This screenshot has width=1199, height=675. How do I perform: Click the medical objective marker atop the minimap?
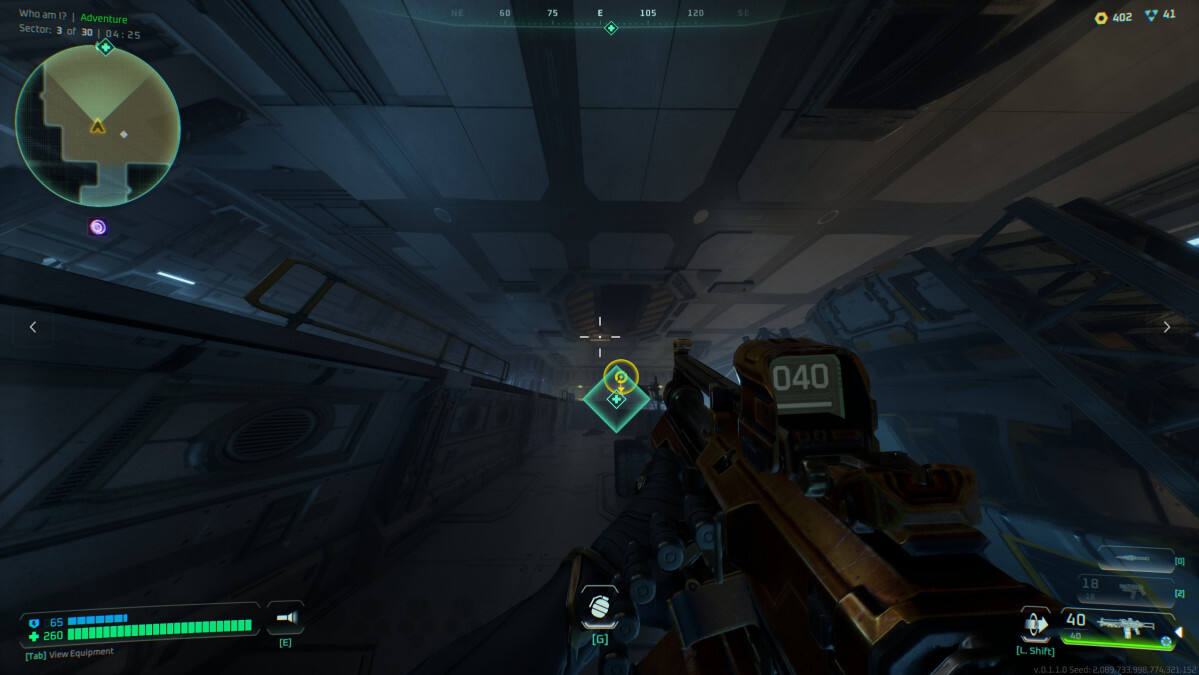tap(105, 47)
